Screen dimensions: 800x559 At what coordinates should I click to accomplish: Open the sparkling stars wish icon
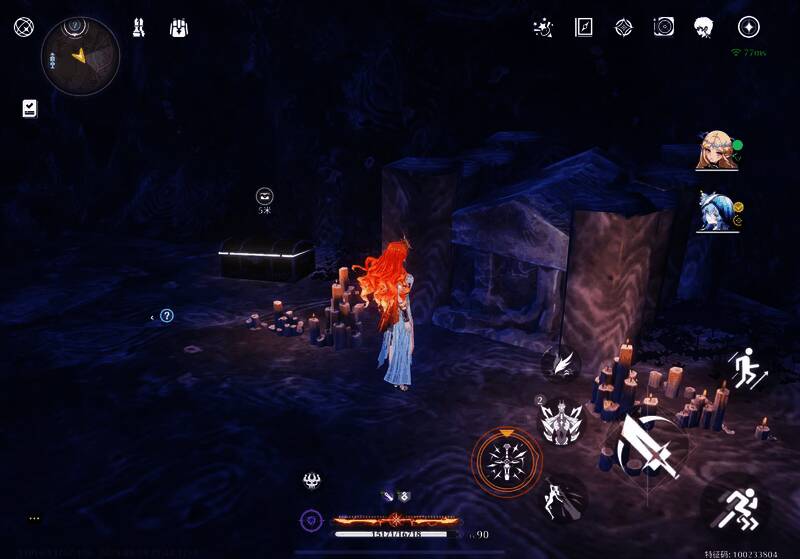[x=543, y=27]
